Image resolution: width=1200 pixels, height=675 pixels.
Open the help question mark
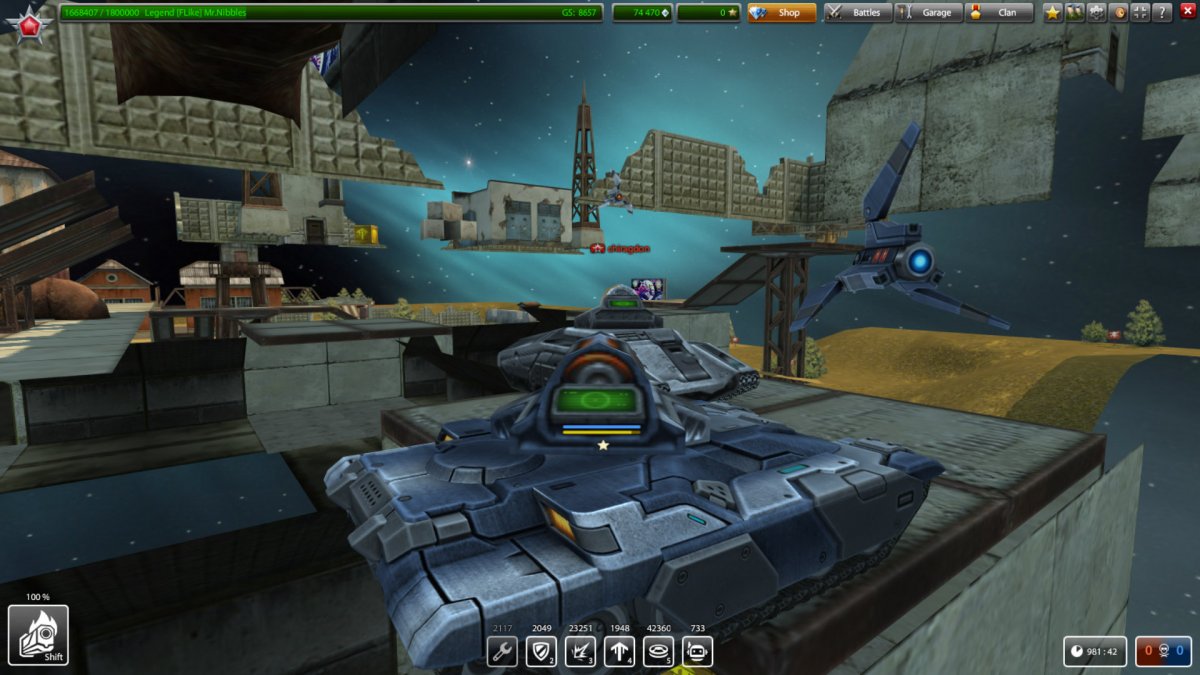[1162, 13]
